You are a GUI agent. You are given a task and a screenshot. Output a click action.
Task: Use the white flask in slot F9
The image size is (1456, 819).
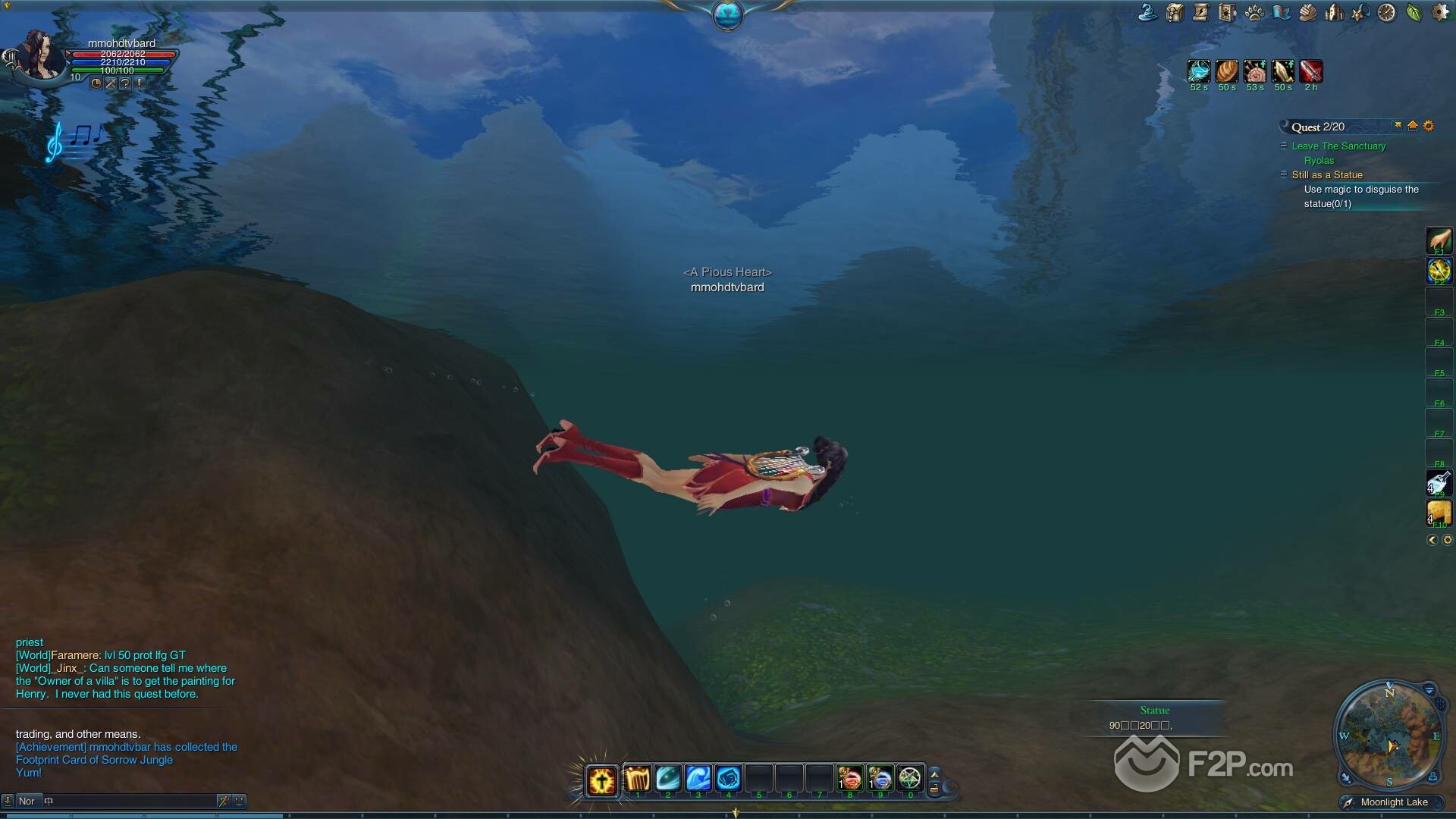tap(1439, 482)
